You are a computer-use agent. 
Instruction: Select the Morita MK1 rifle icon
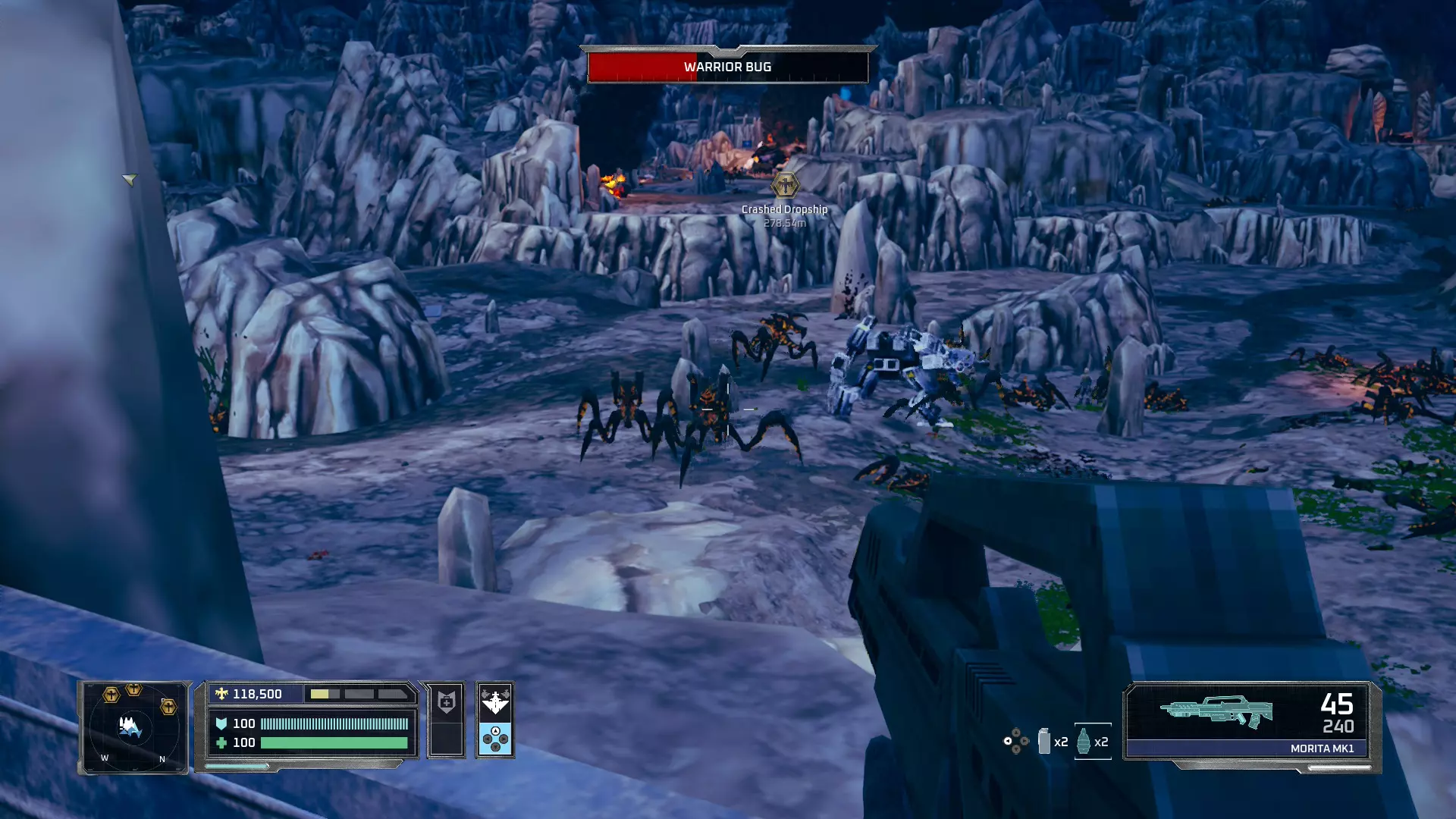pyautogui.click(x=1216, y=711)
